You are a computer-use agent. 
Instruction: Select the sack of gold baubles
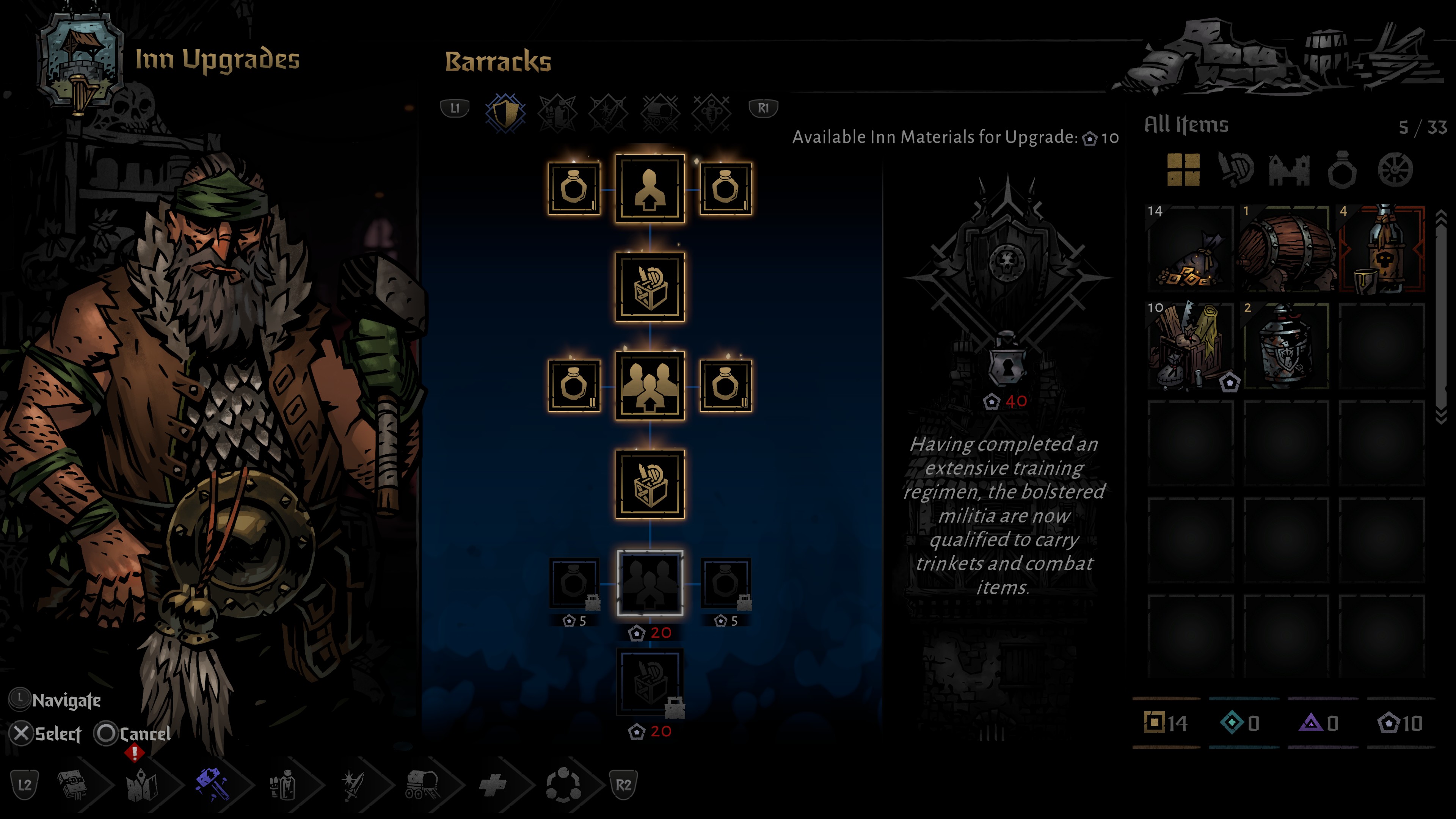[1190, 249]
